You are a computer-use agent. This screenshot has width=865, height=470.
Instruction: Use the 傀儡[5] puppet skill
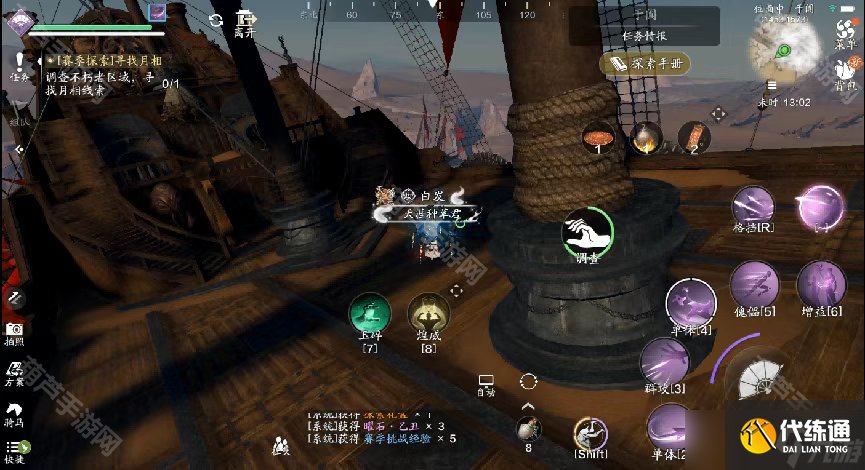click(x=754, y=285)
